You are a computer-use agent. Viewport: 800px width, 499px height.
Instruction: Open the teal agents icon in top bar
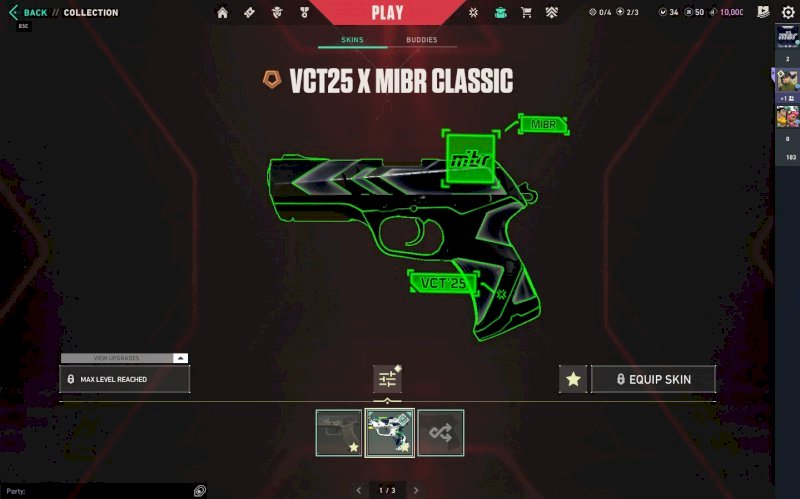pyautogui.click(x=500, y=13)
